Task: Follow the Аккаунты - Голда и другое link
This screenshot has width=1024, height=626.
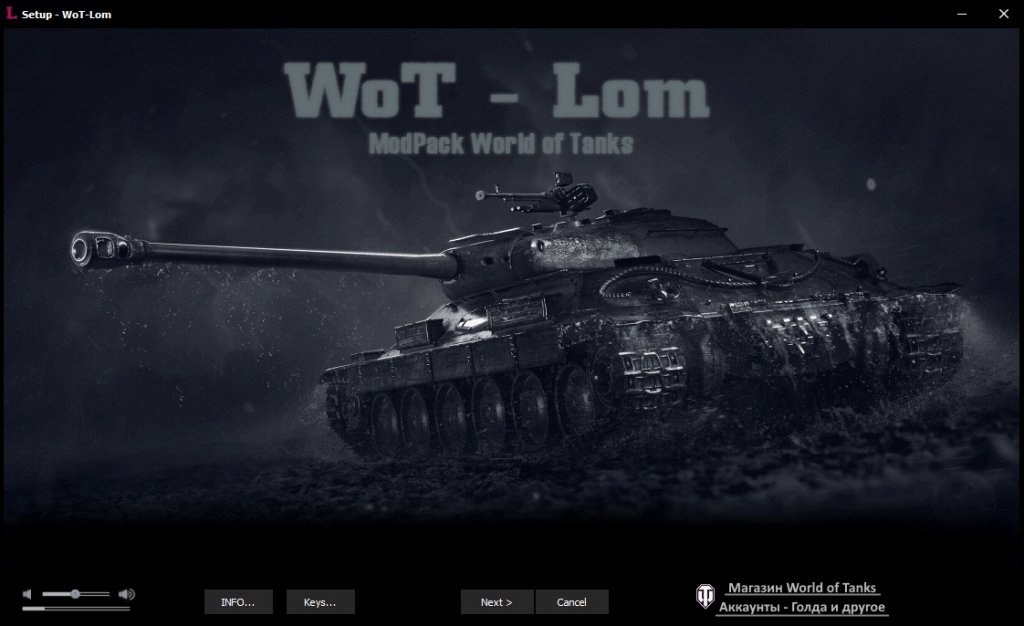Action: pos(801,607)
